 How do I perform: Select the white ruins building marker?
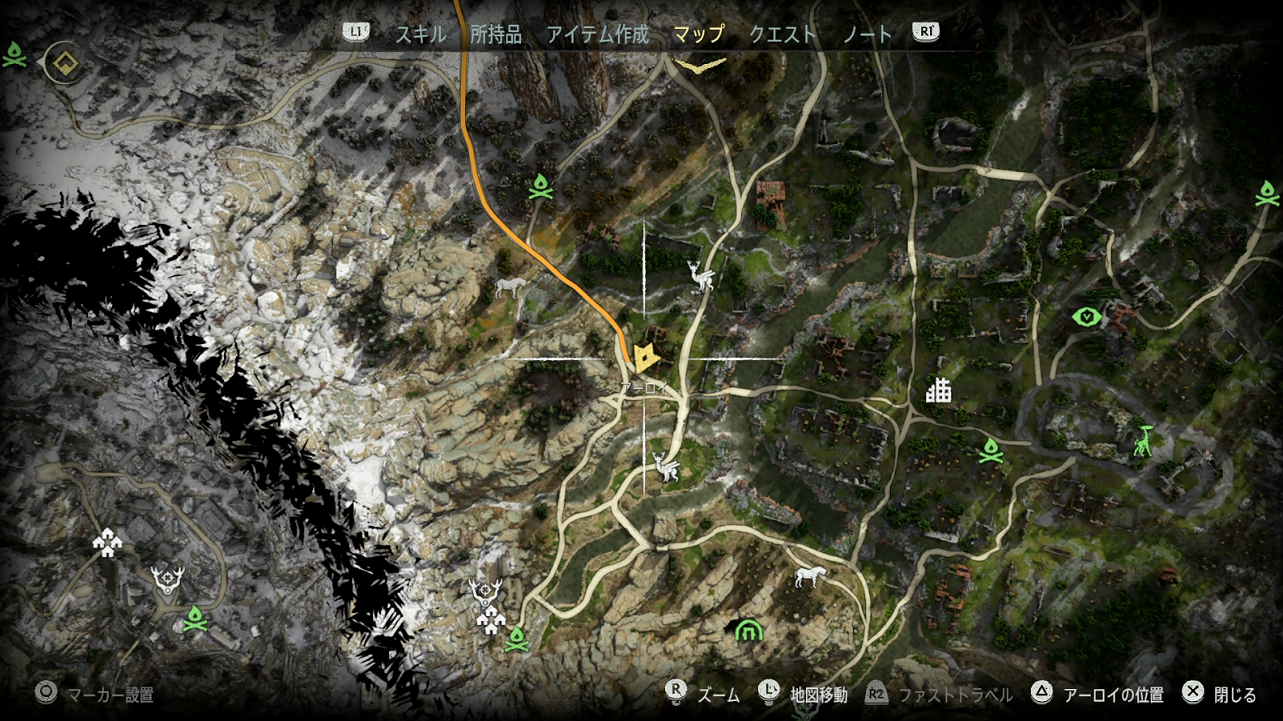click(937, 390)
